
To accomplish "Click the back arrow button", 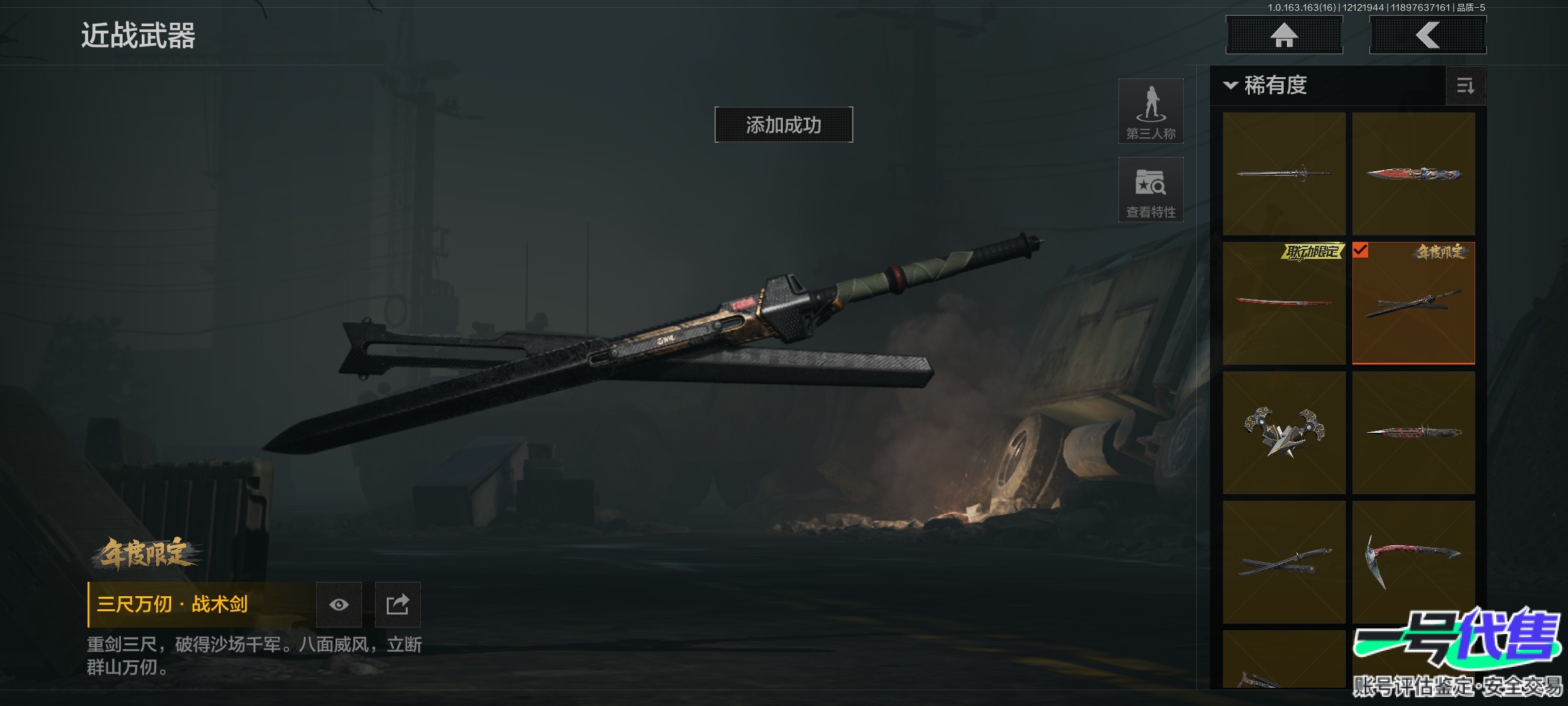I will (1428, 35).
